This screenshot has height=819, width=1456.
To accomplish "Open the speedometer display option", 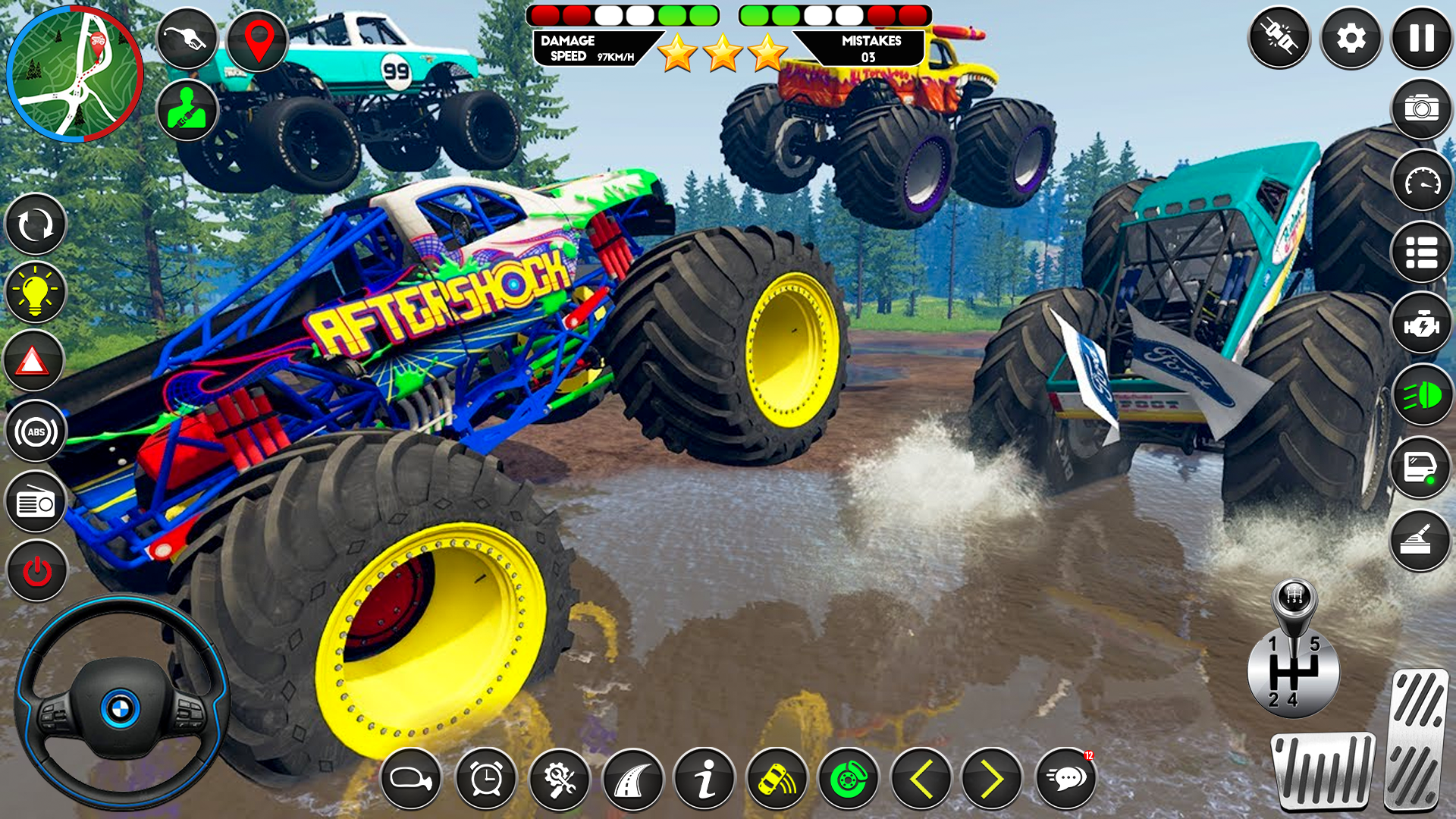I will (1422, 182).
